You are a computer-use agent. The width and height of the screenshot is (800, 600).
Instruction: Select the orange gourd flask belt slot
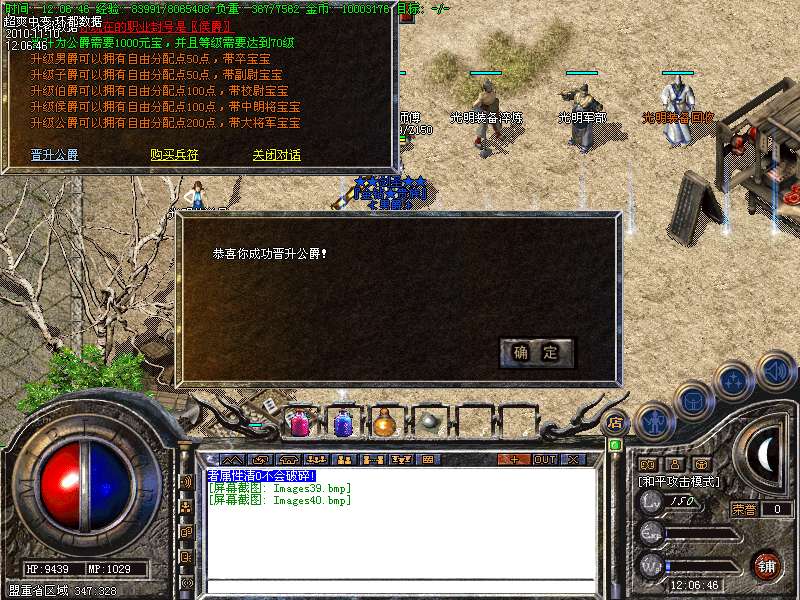click(385, 423)
